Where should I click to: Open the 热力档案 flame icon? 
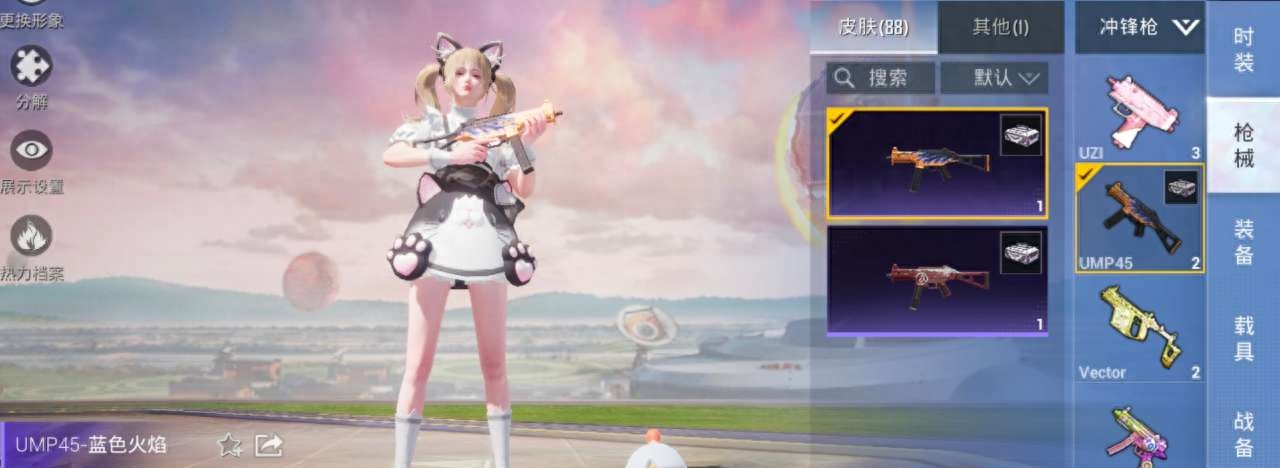pyautogui.click(x=31, y=238)
